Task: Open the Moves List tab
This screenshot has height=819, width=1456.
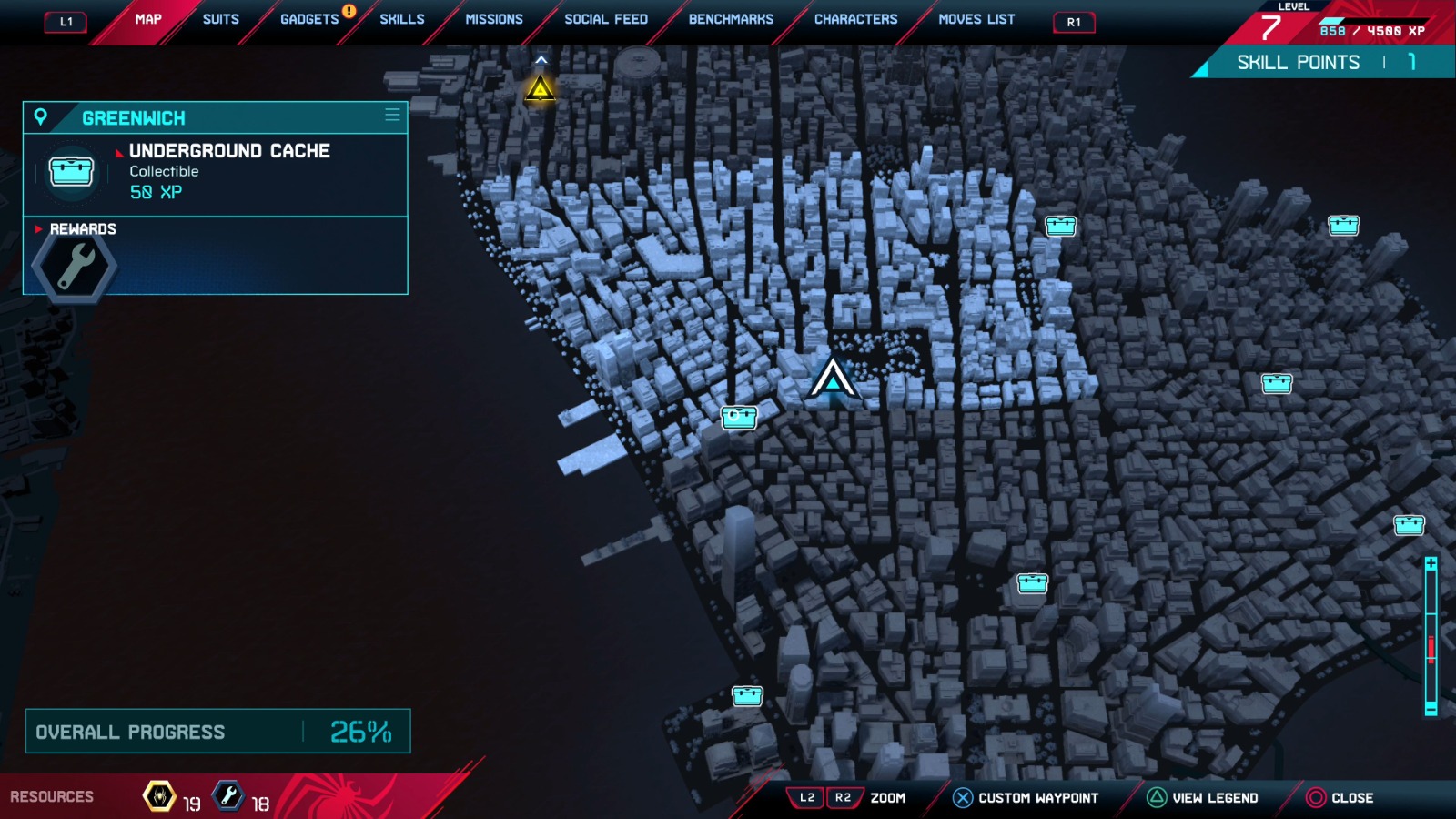Action: [976, 19]
